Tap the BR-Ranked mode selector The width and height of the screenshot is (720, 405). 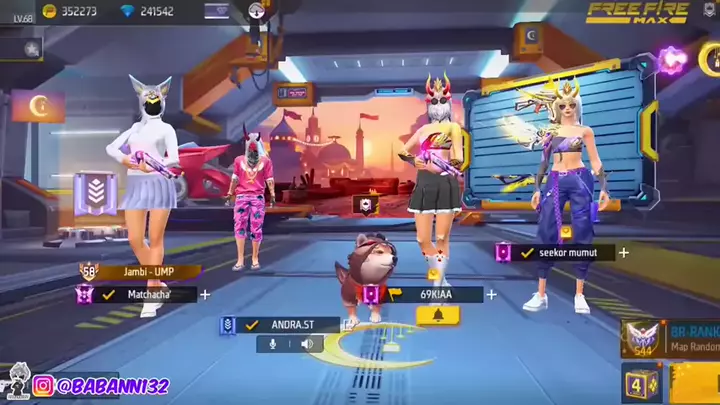click(x=668, y=338)
